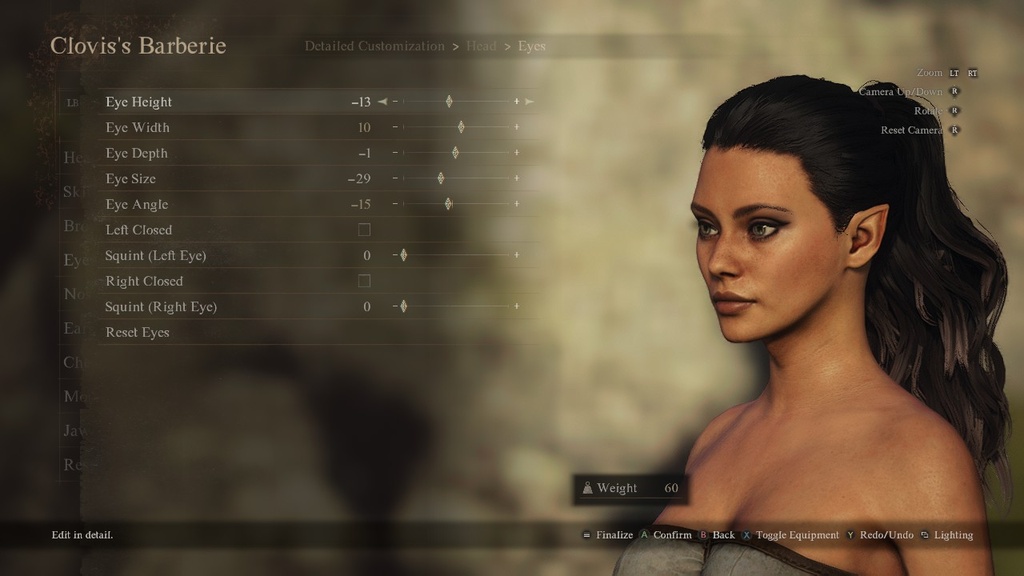Adjust the Squint (Left Eye) slider

pos(403,255)
